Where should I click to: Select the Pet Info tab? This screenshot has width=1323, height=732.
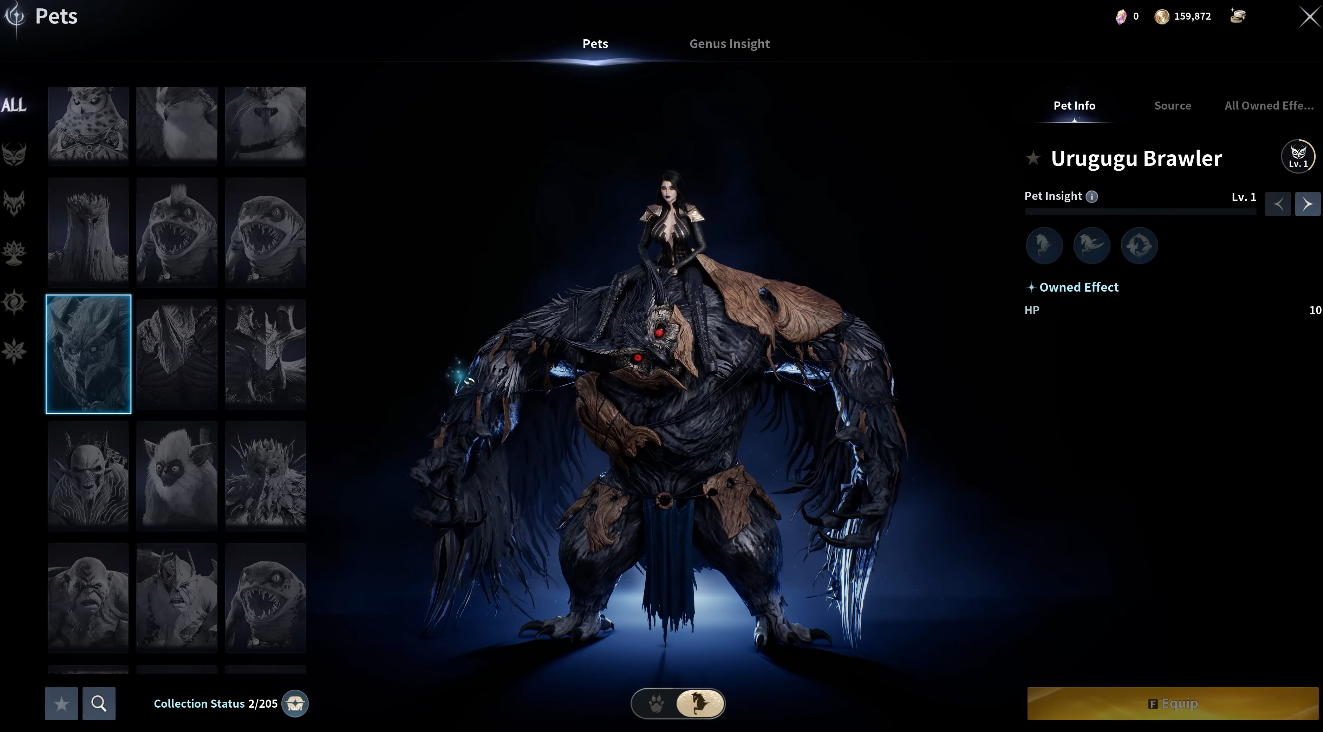click(x=1074, y=106)
